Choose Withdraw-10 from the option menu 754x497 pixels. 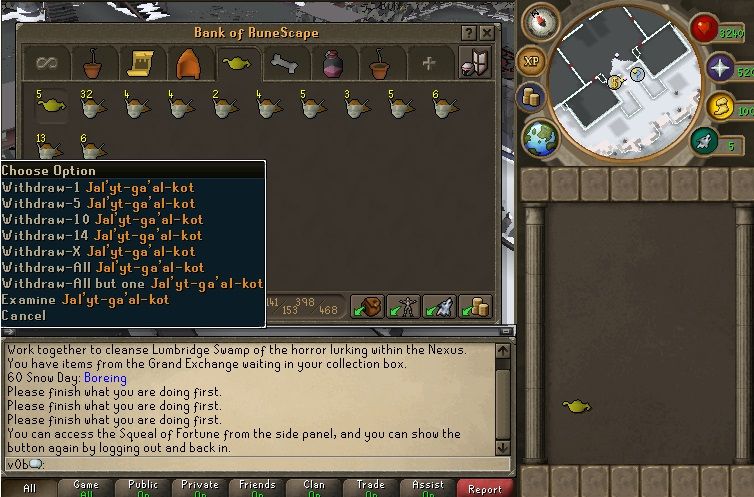pyautogui.click(x=102, y=219)
